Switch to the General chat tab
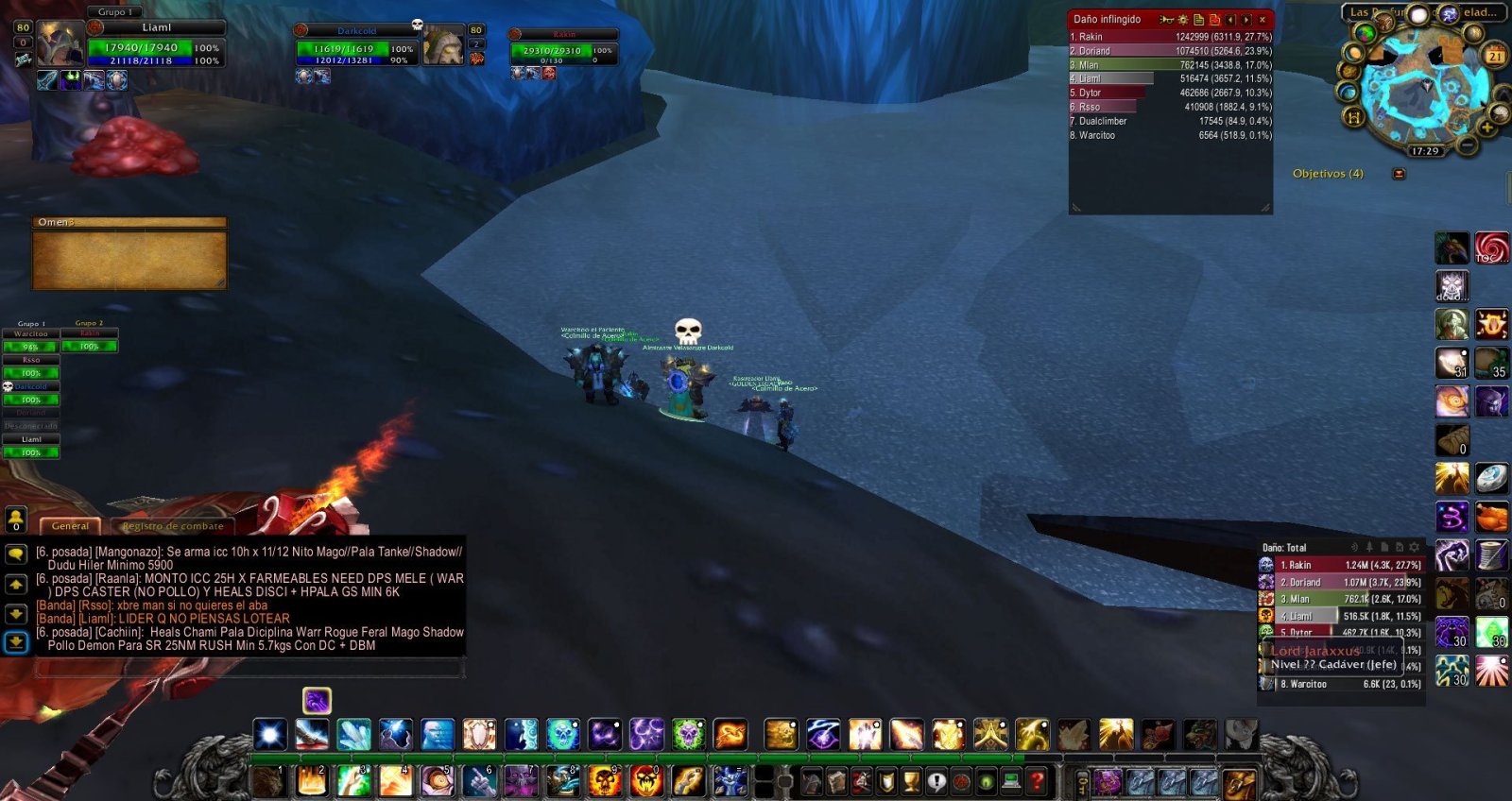1512x801 pixels. 70,525
